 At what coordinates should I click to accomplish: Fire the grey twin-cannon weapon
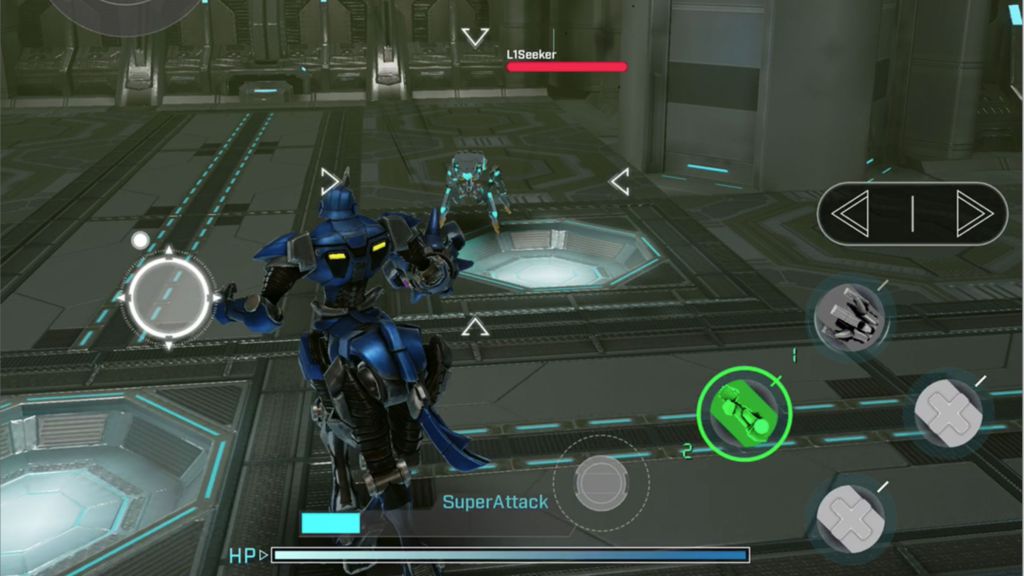849,319
